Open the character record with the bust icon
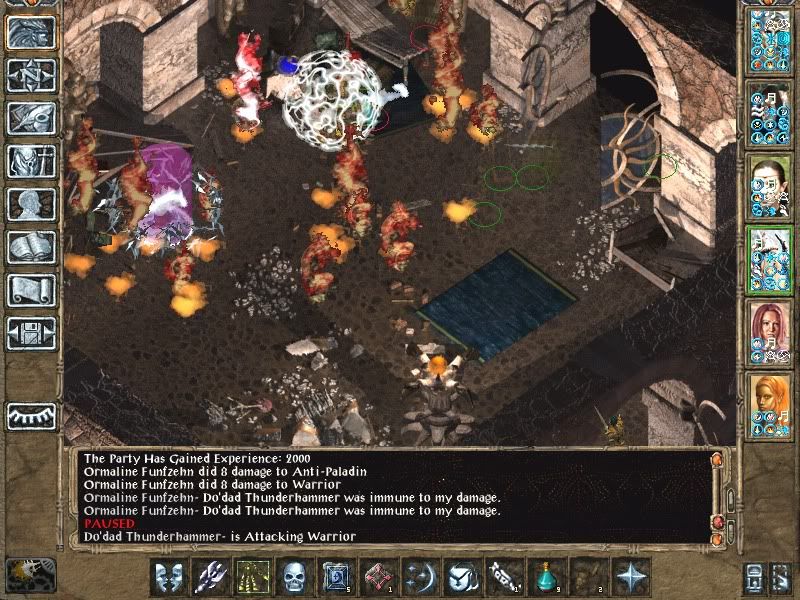This screenshot has width=800, height=600. coord(32,204)
